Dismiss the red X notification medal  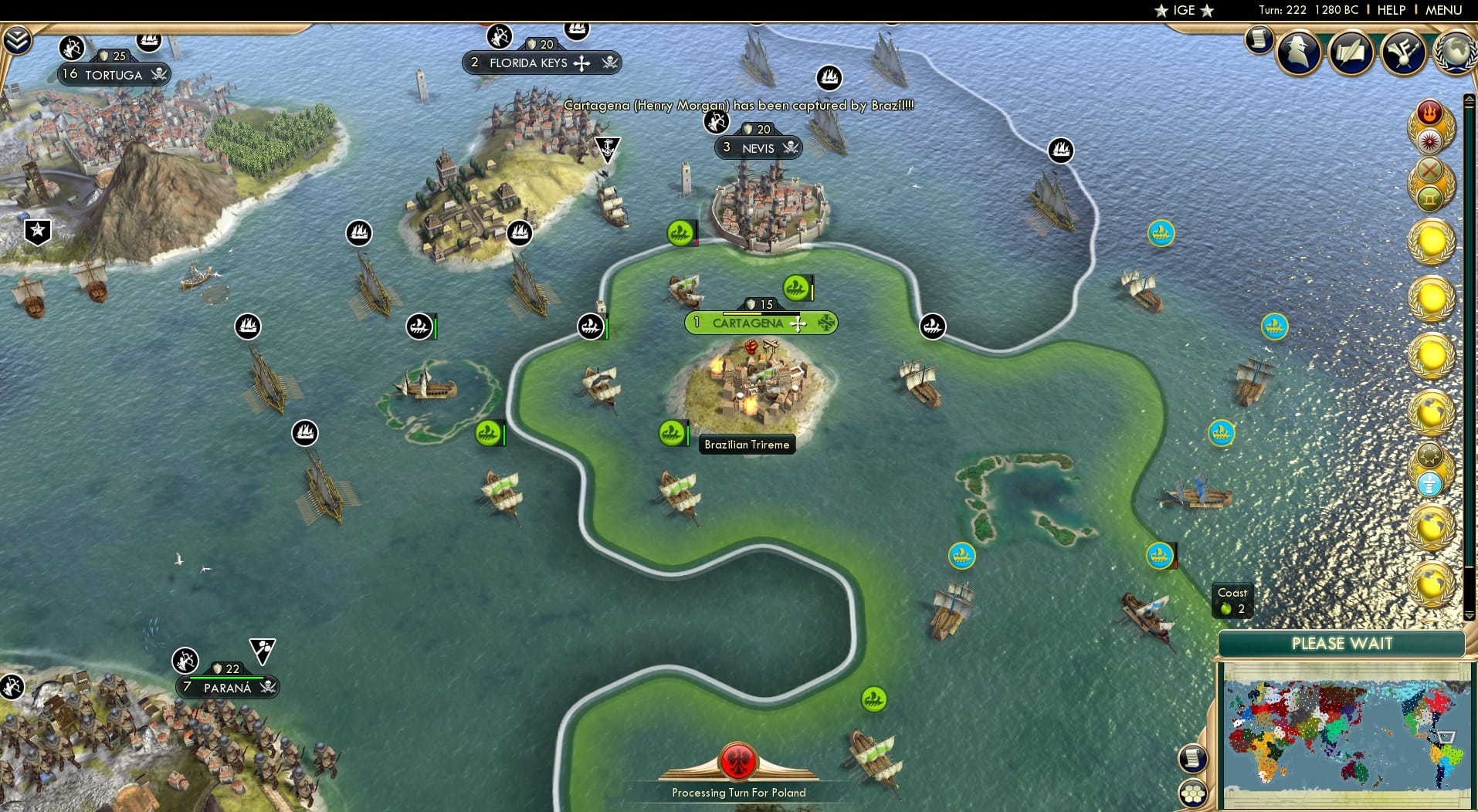pyautogui.click(x=1429, y=171)
